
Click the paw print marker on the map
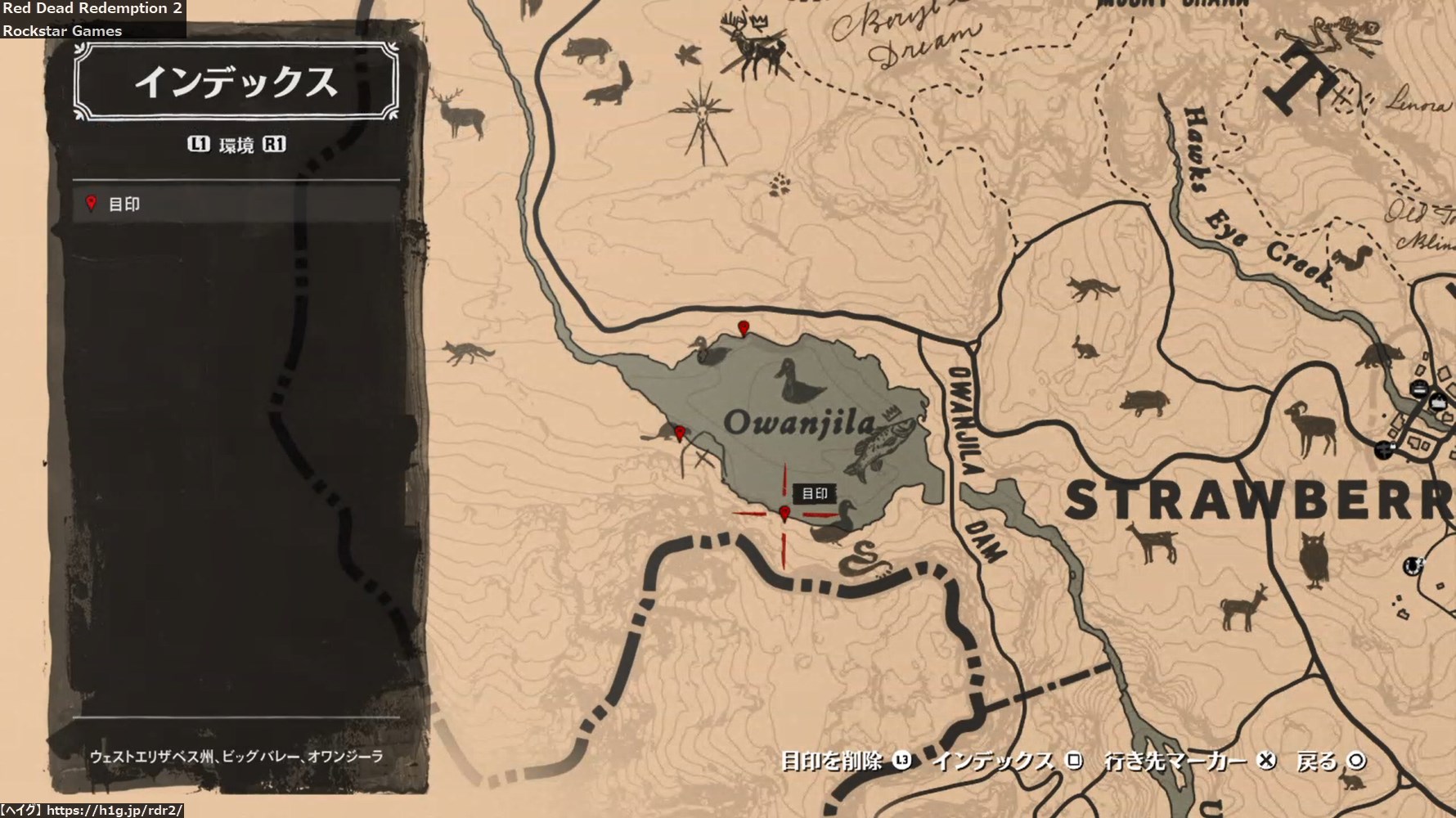tap(779, 185)
